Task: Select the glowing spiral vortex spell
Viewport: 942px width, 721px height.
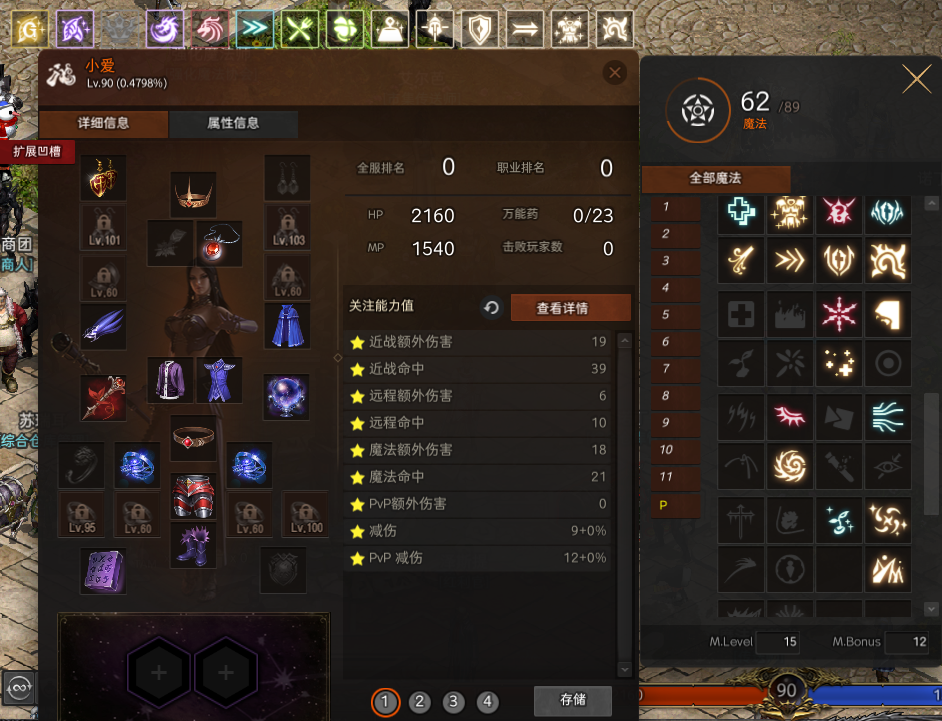Action: [790, 464]
